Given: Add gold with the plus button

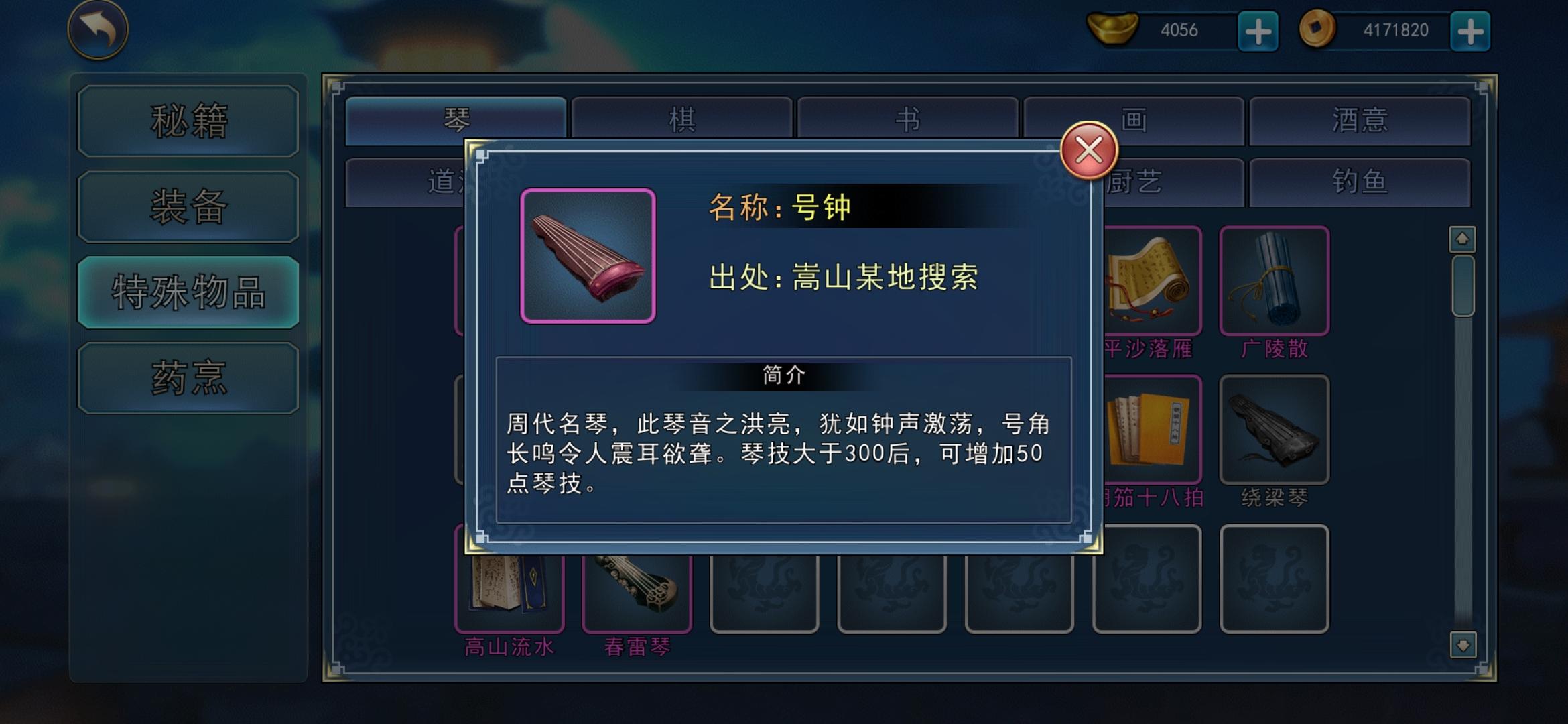Looking at the screenshot, I should click(1258, 29).
